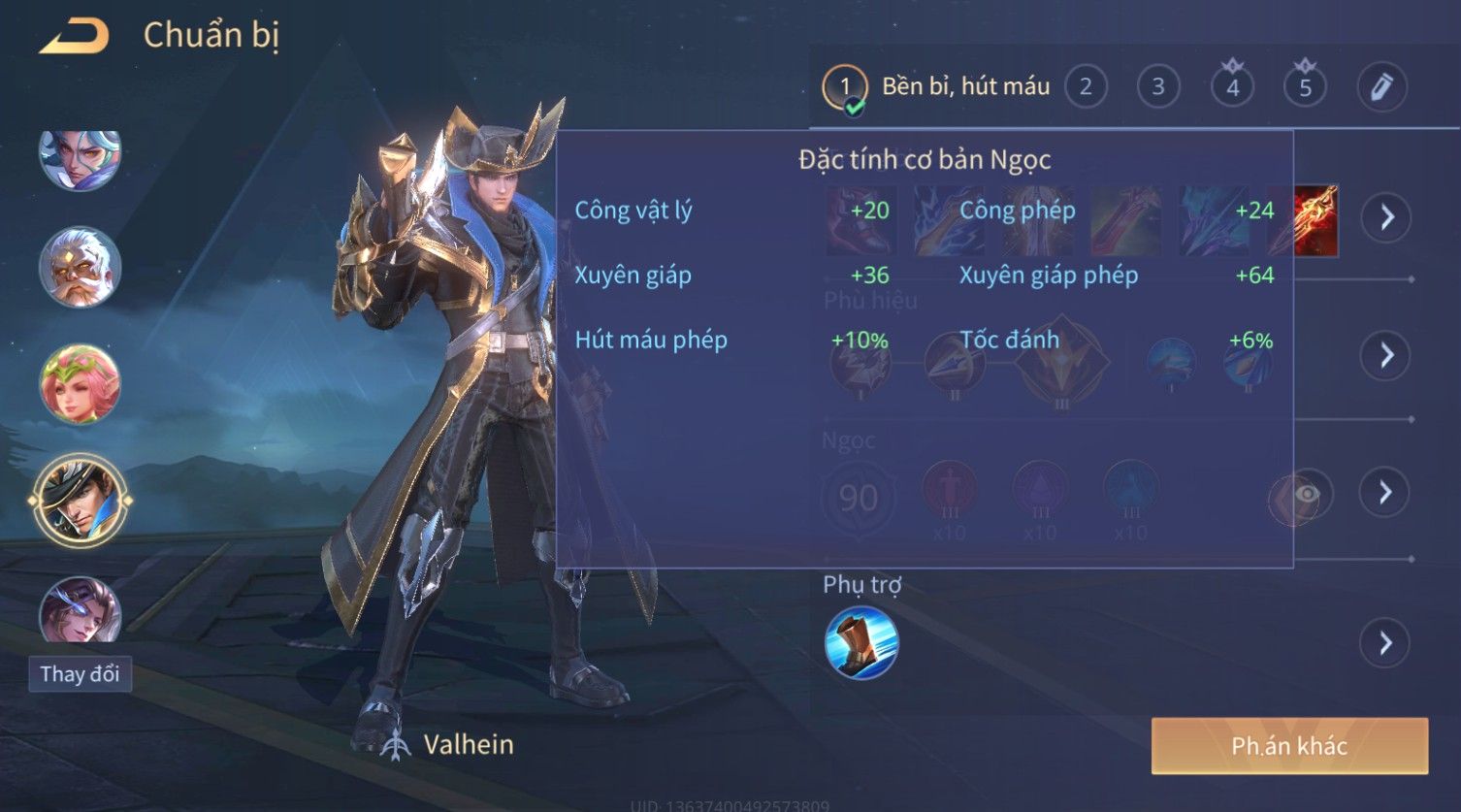This screenshot has height=812, width=1461.
Task: Go back using the return arrow
Action: (x=74, y=36)
